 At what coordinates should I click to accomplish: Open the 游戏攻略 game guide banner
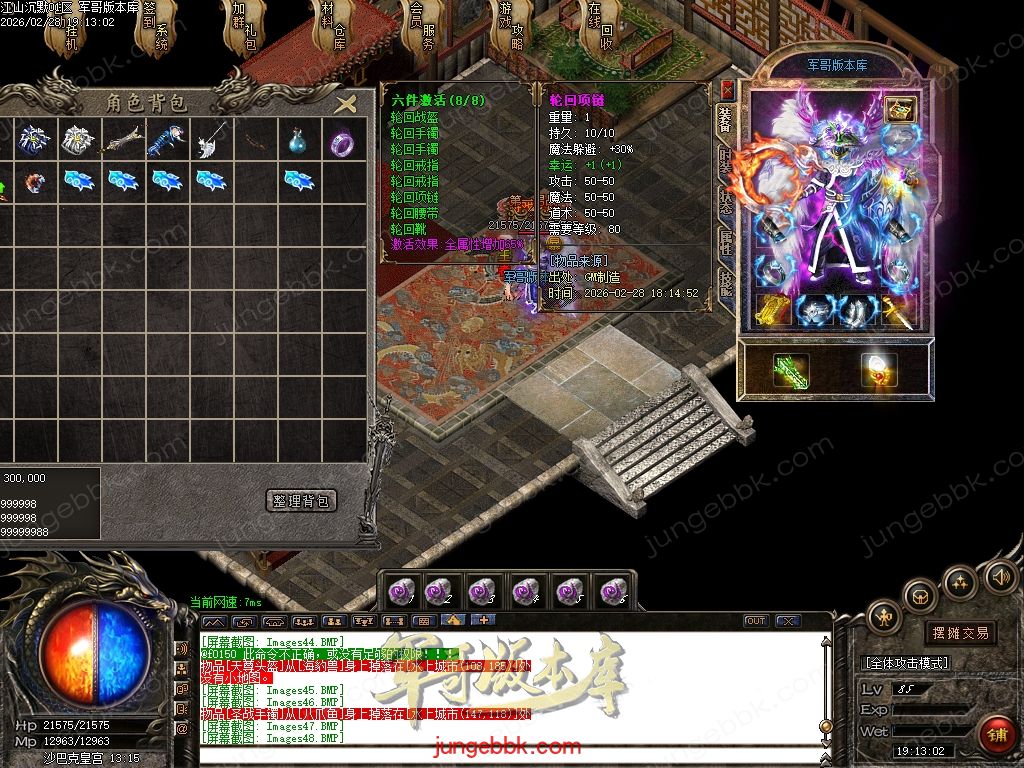(509, 30)
